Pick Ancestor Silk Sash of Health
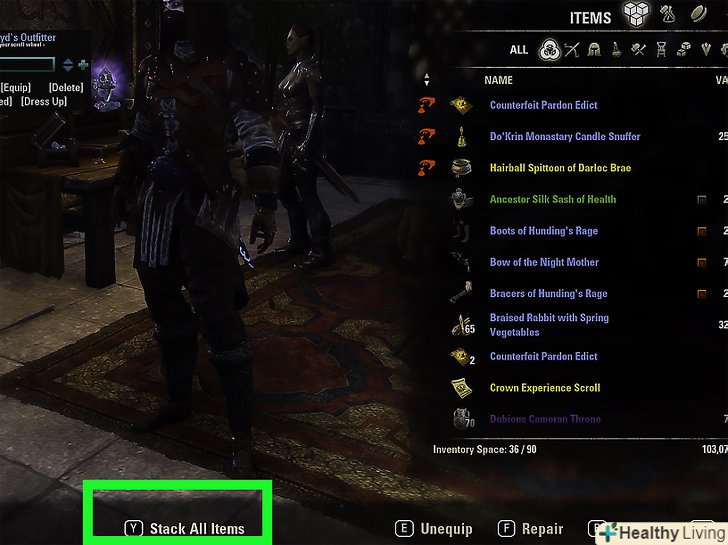Viewport: 728px width, 545px height. 552,199
